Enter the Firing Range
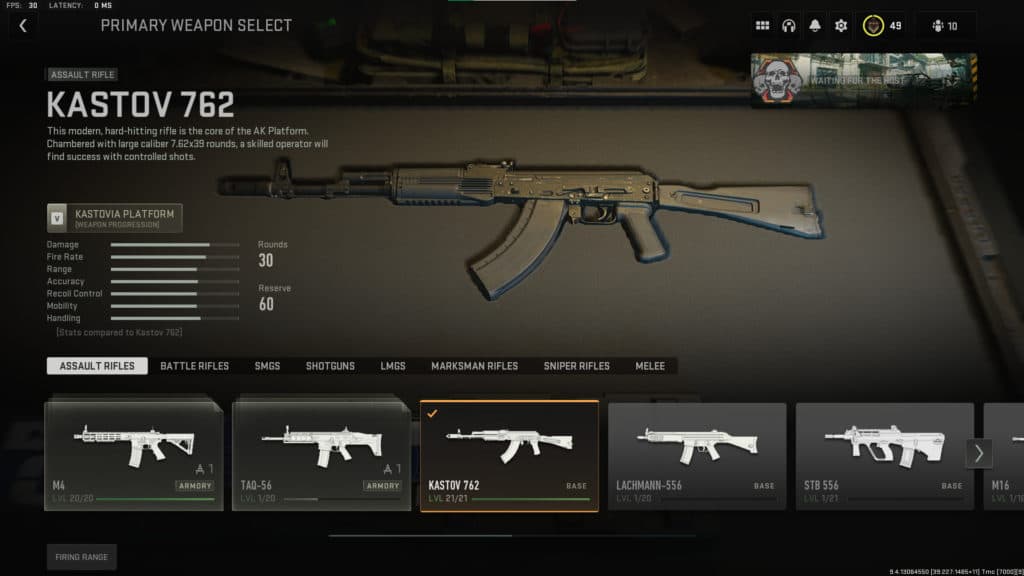This screenshot has width=1024, height=576. click(x=82, y=557)
